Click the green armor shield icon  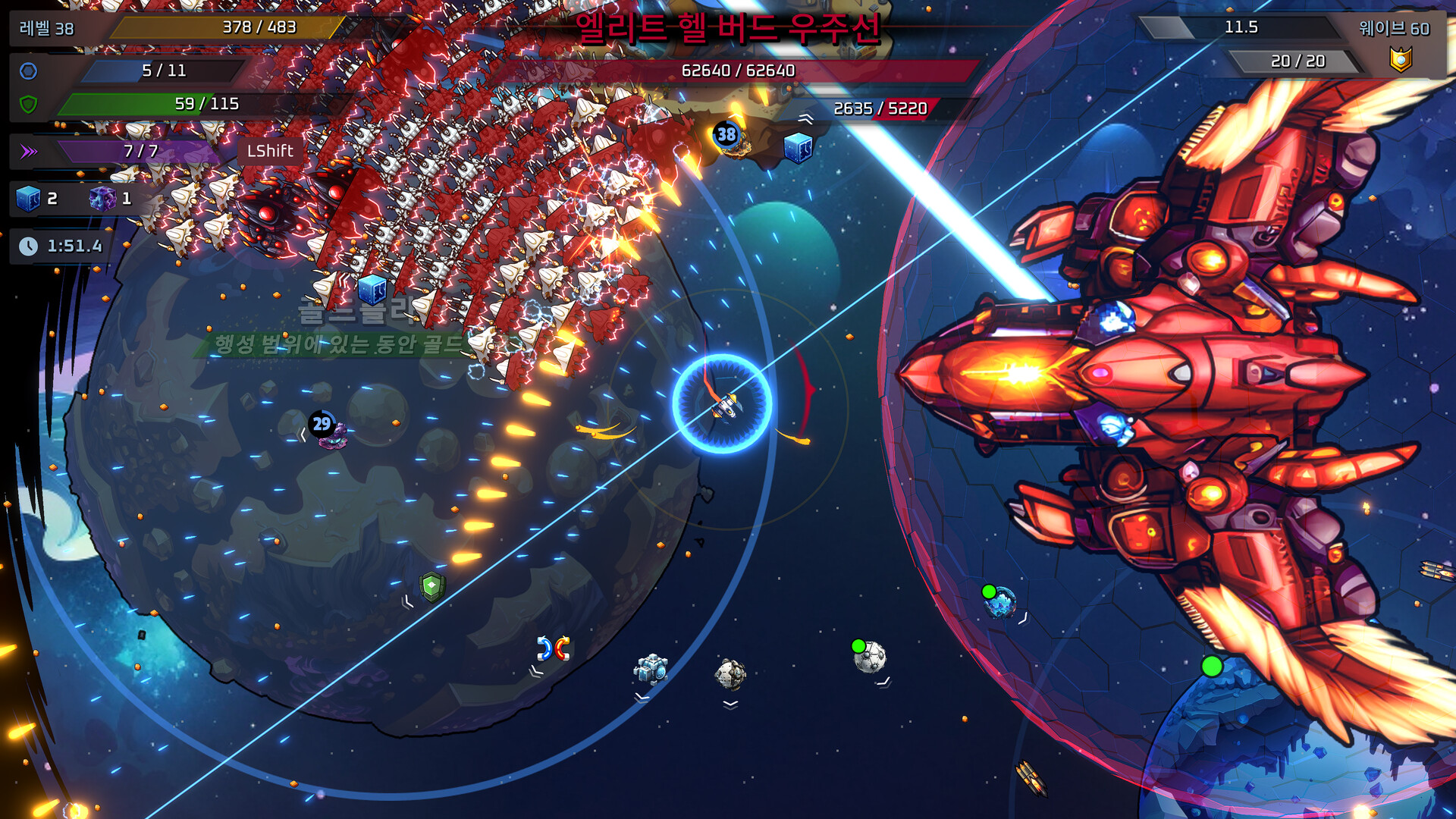click(x=28, y=104)
